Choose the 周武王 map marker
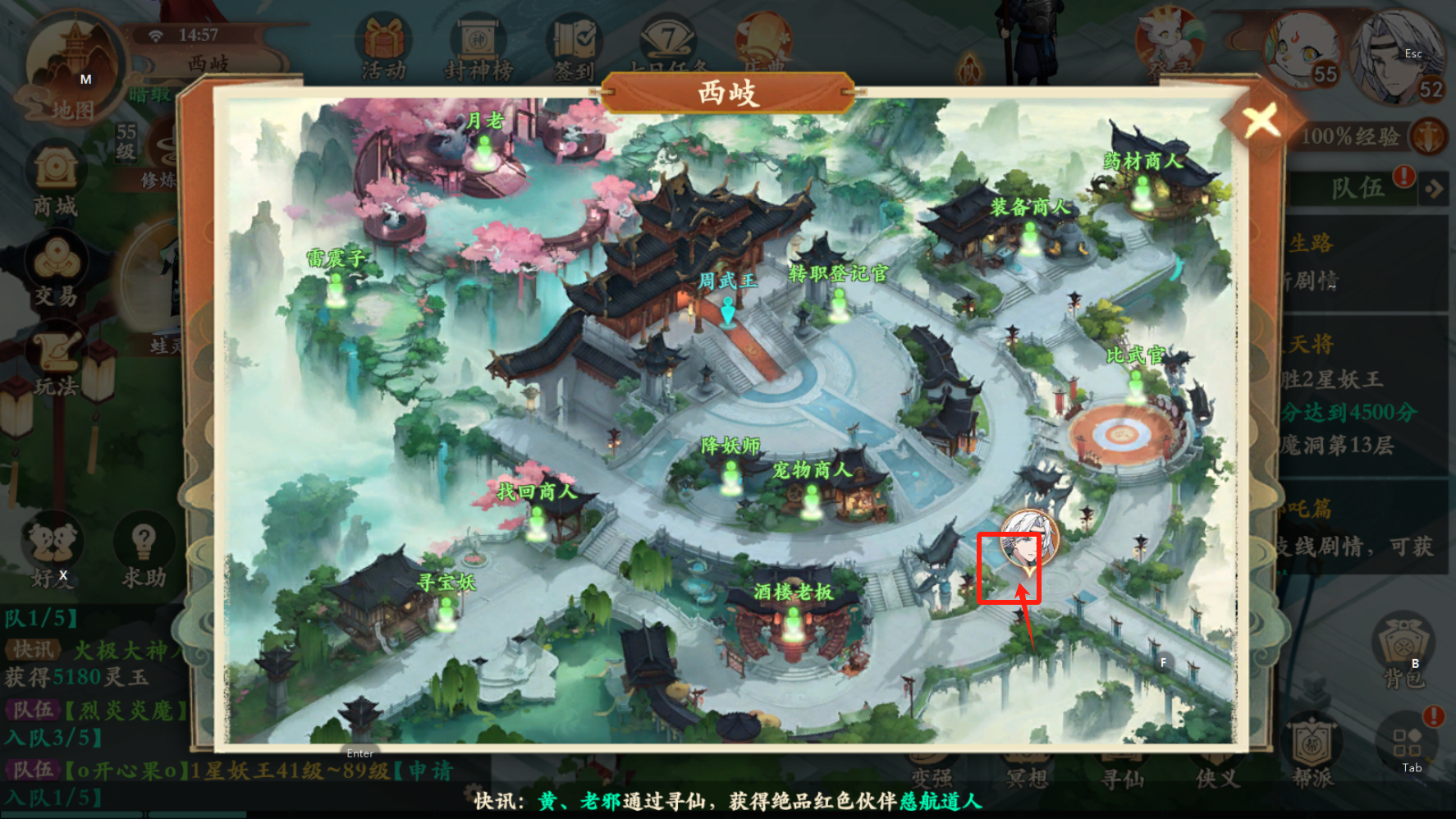1456x819 pixels. (727, 310)
